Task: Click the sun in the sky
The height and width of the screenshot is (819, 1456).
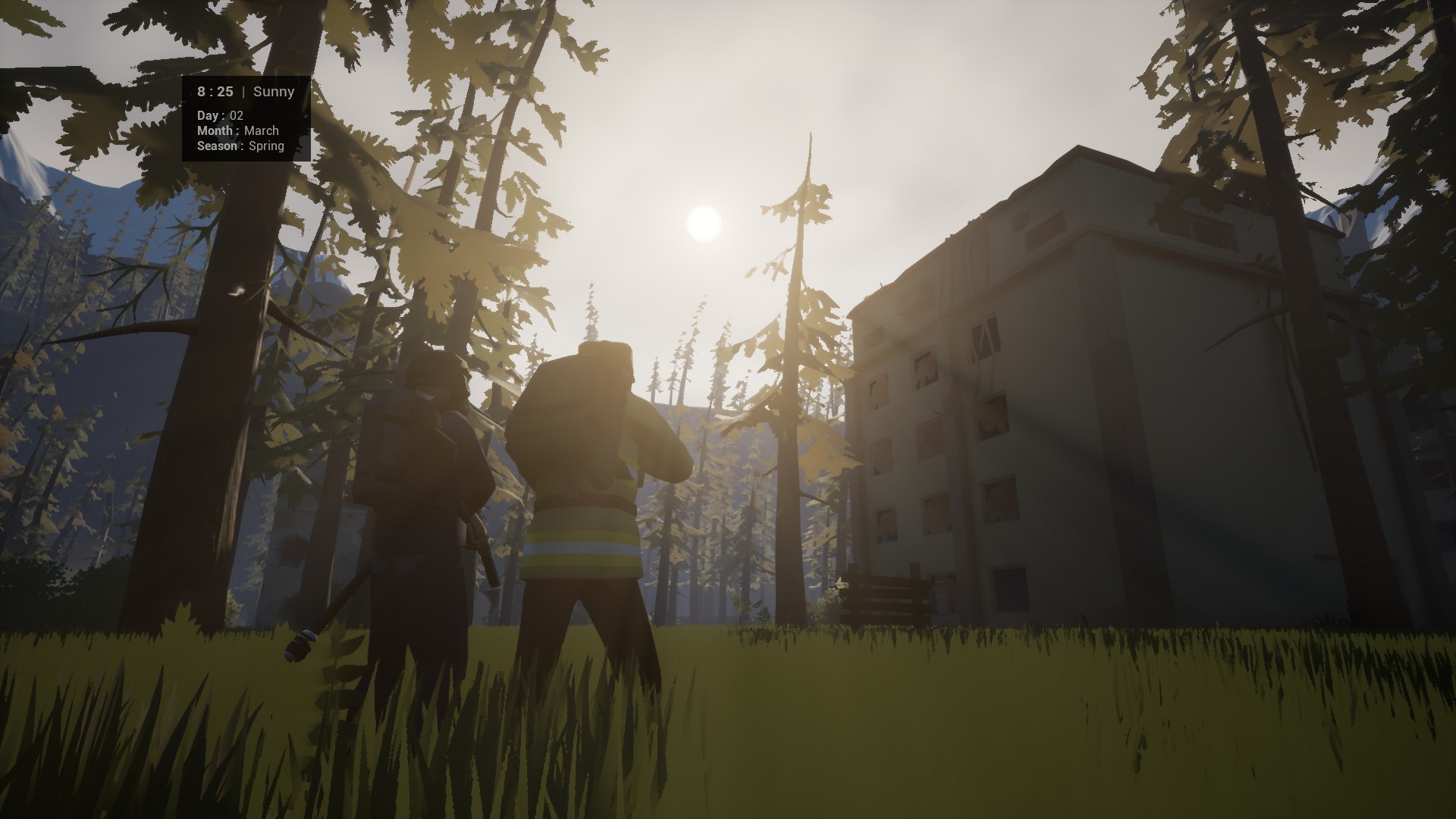Action: click(x=701, y=224)
